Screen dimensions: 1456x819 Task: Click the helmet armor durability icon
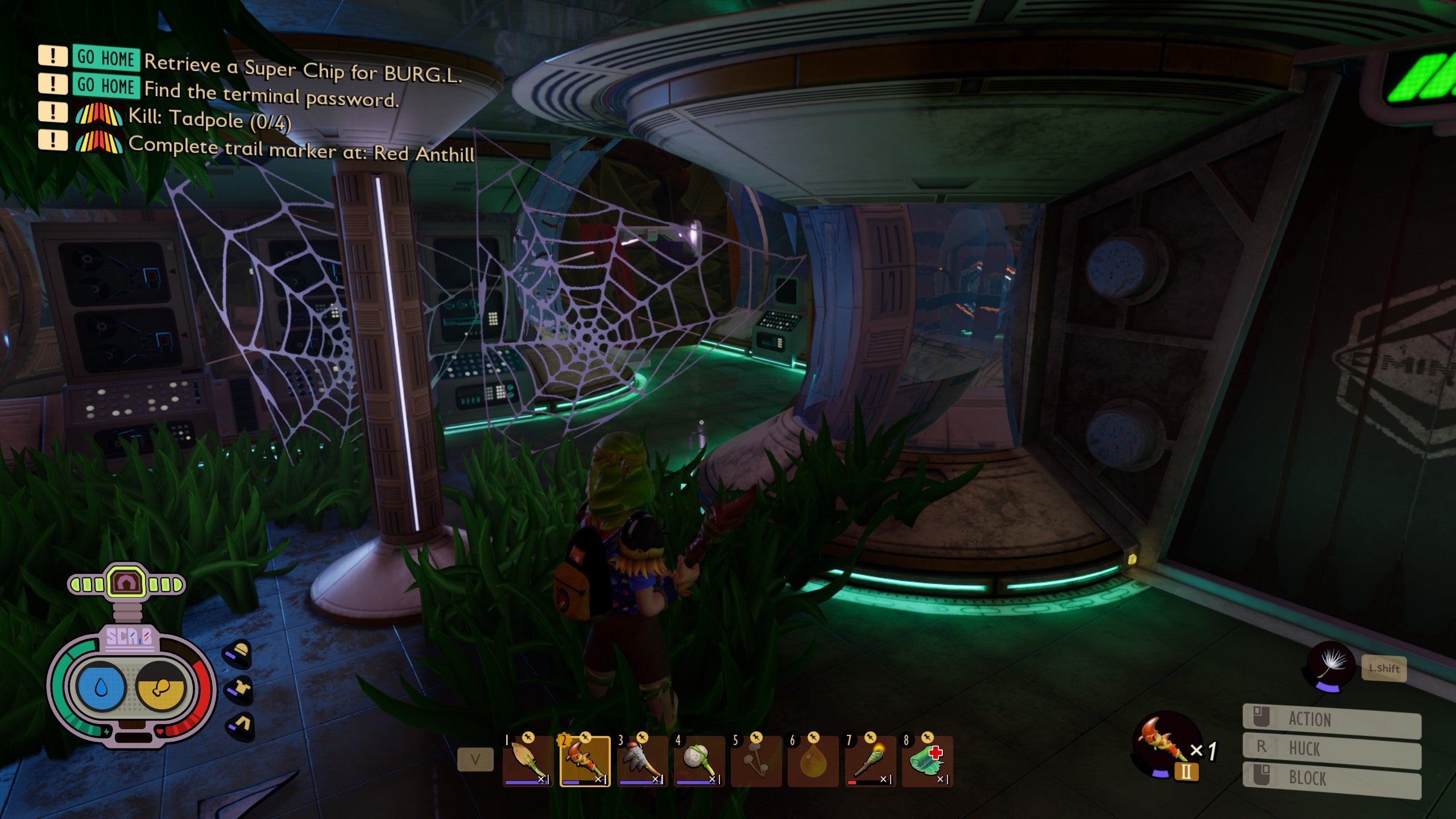(239, 653)
